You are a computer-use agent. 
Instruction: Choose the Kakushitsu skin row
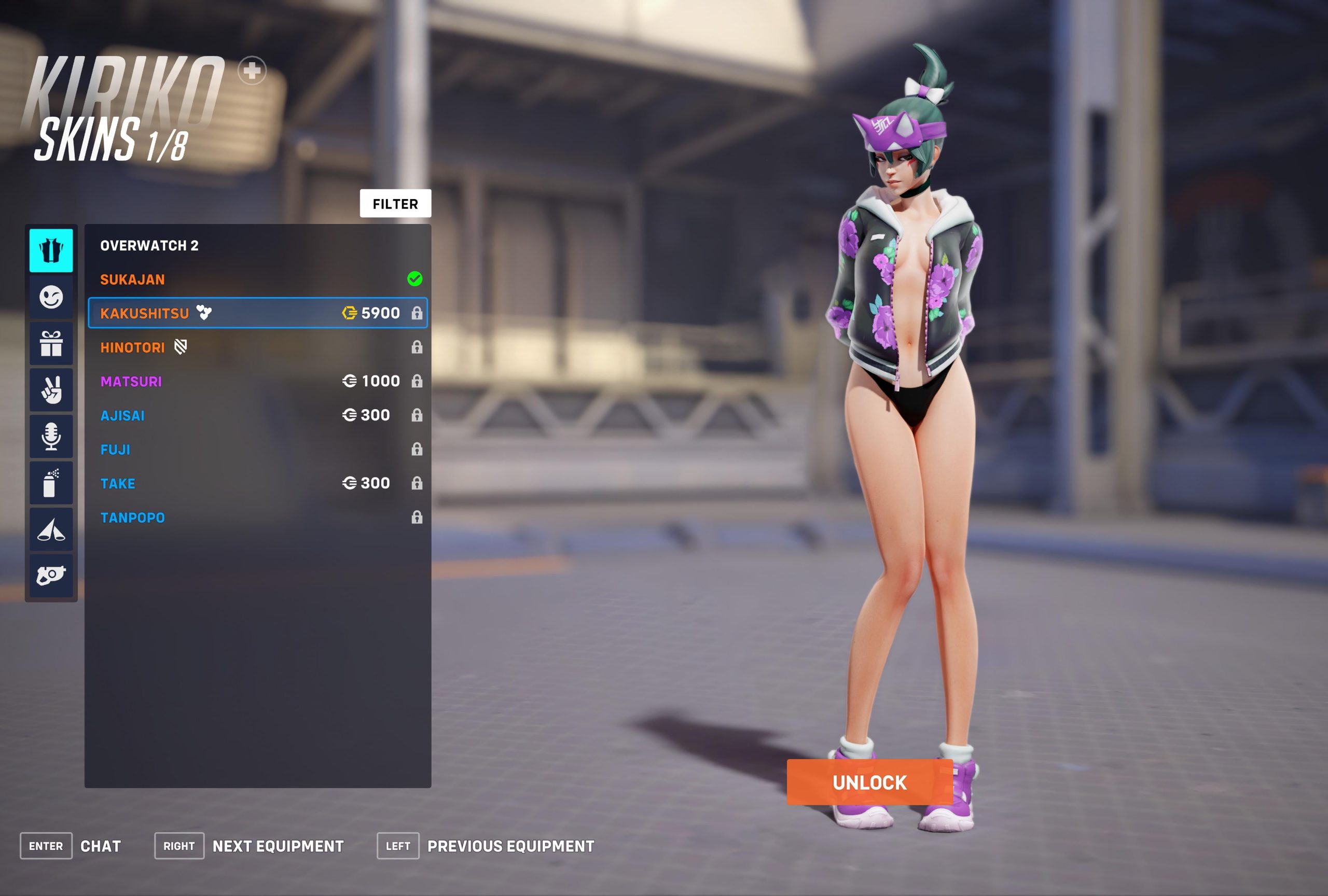tap(257, 313)
